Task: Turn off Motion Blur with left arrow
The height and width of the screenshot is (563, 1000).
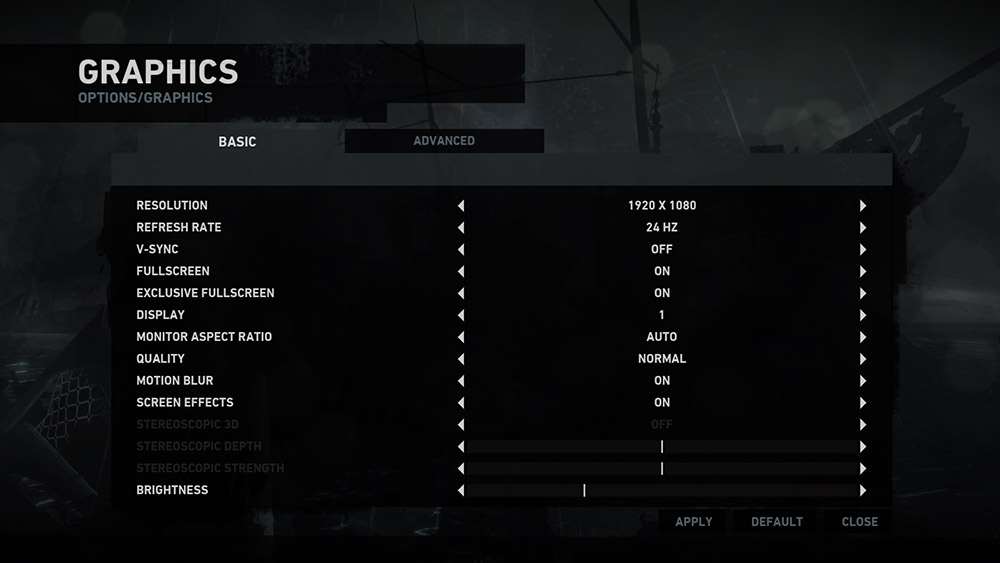Action: (461, 381)
